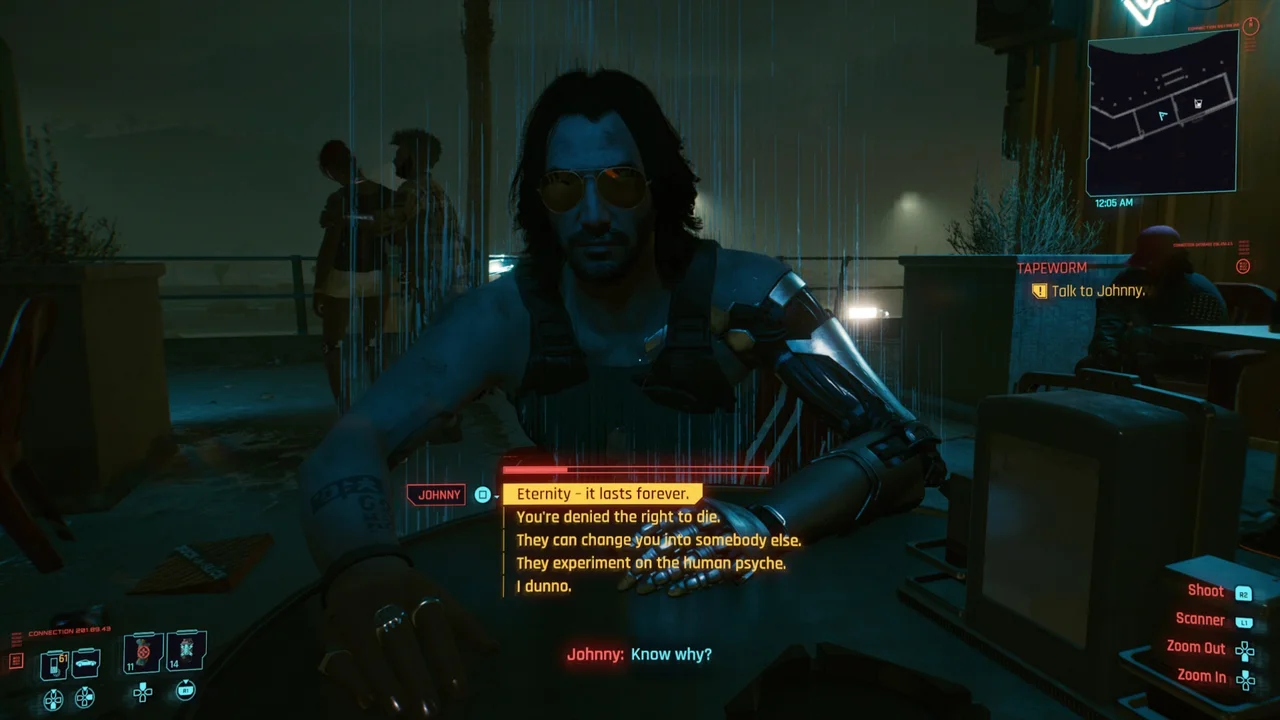
Task: Click the dialogue icon beside the JOHNNY tag
Action: point(482,494)
